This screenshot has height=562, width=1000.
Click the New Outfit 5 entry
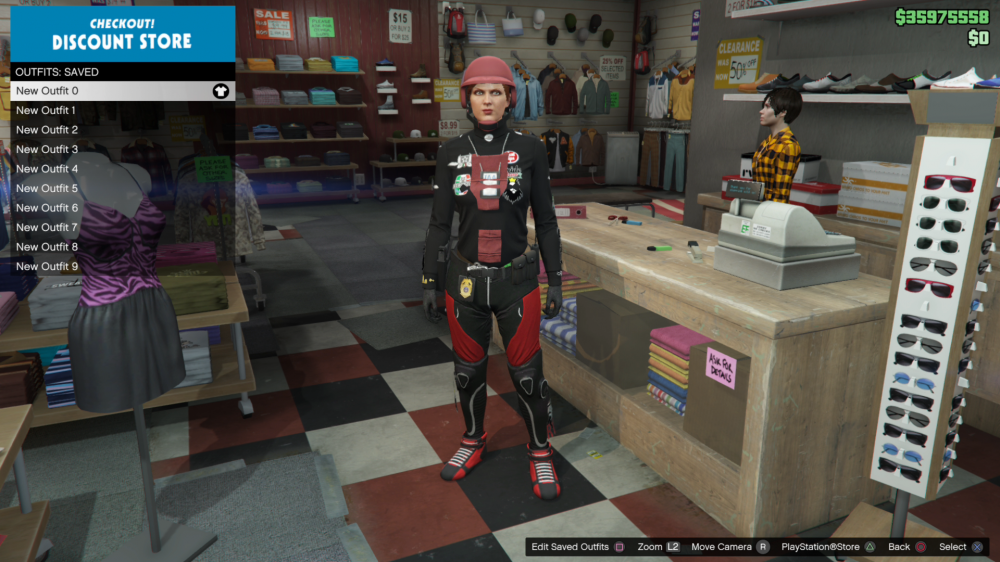click(47, 188)
